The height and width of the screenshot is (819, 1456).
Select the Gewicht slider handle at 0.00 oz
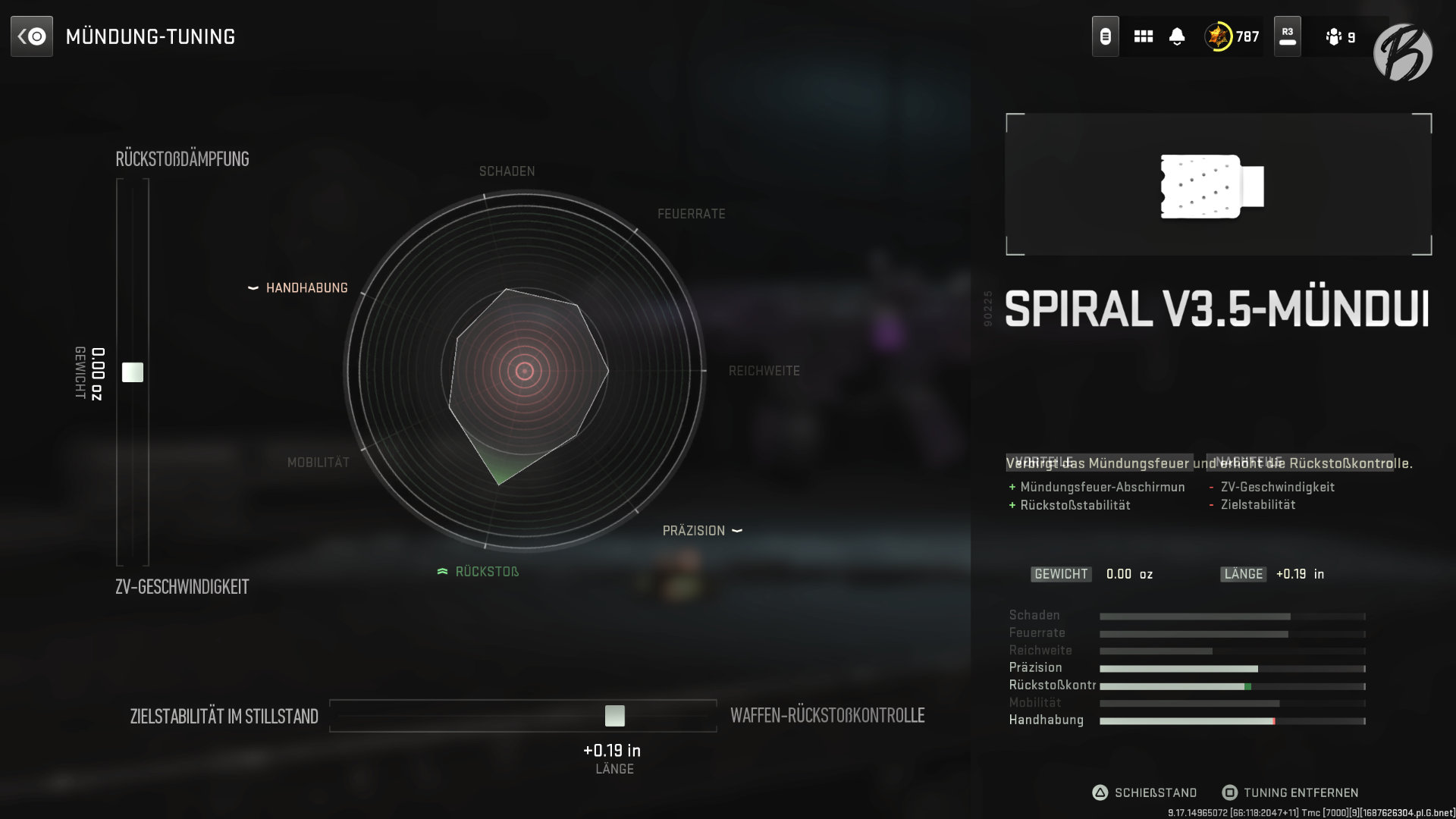coord(132,372)
